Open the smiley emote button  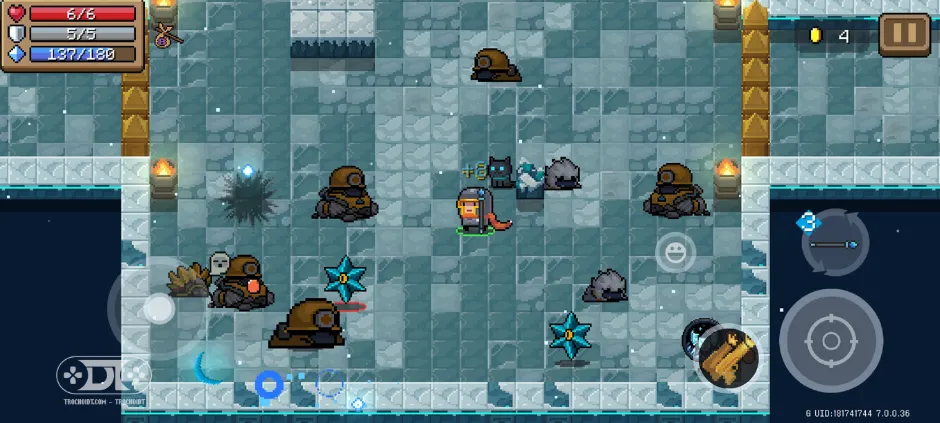675,252
